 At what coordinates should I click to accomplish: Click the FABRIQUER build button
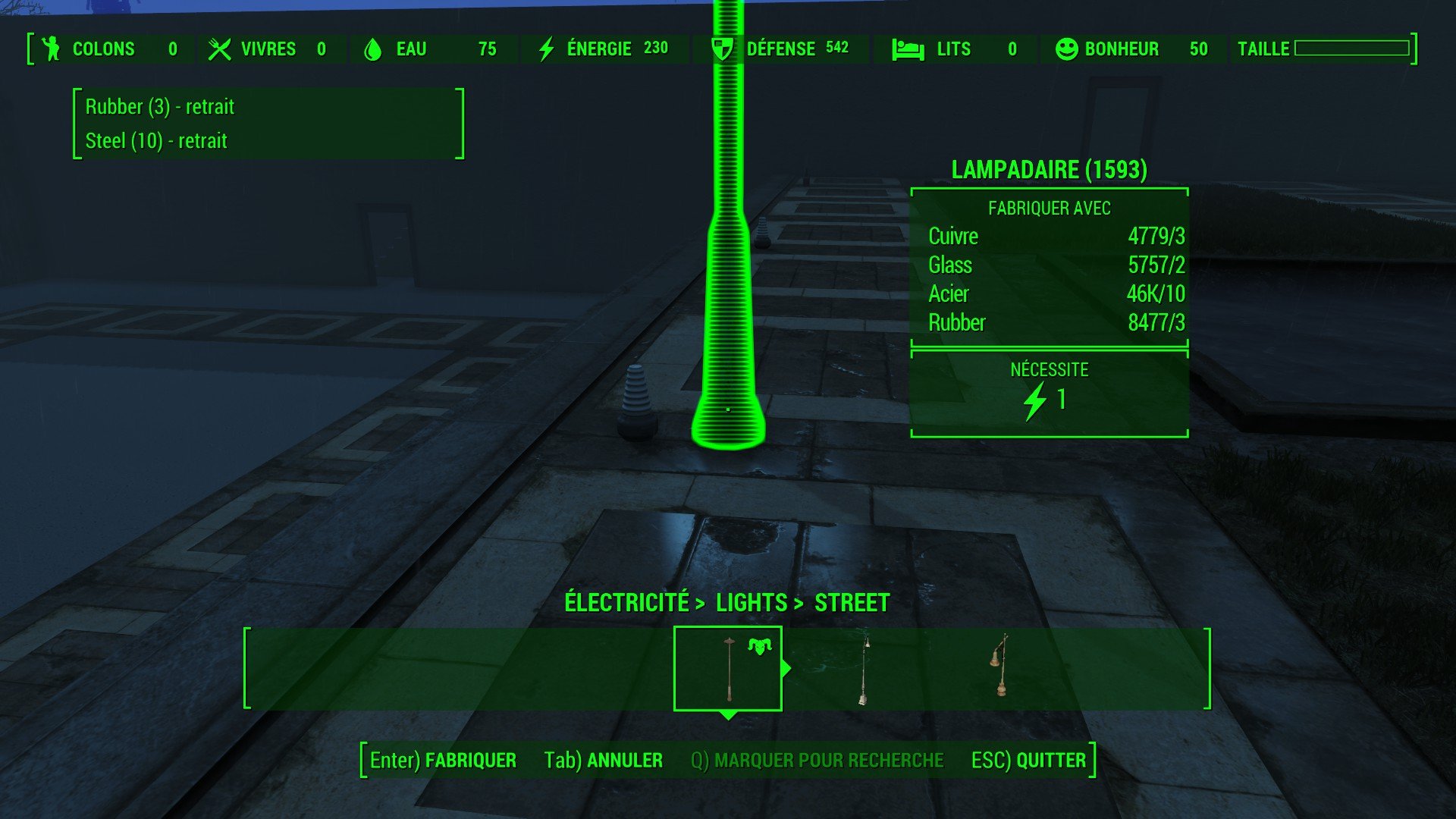[443, 760]
